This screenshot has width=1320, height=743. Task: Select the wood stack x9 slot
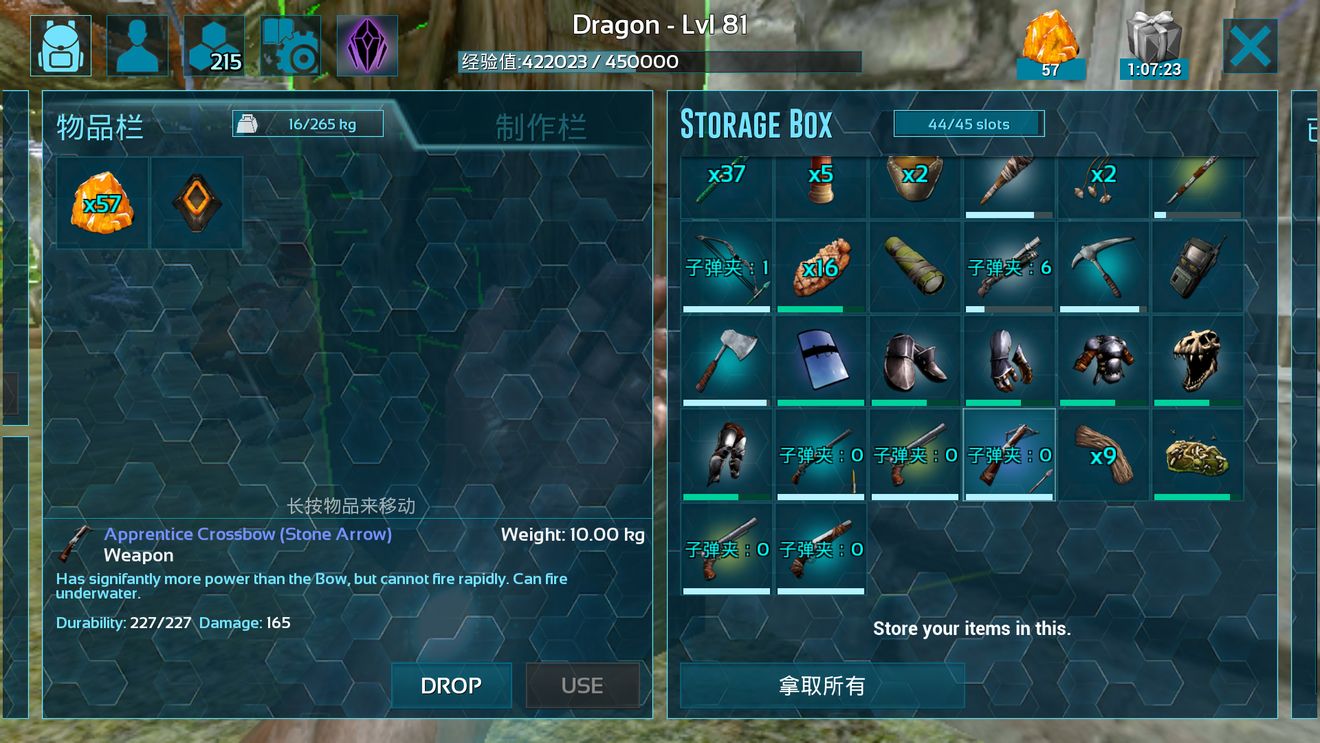pos(1102,454)
